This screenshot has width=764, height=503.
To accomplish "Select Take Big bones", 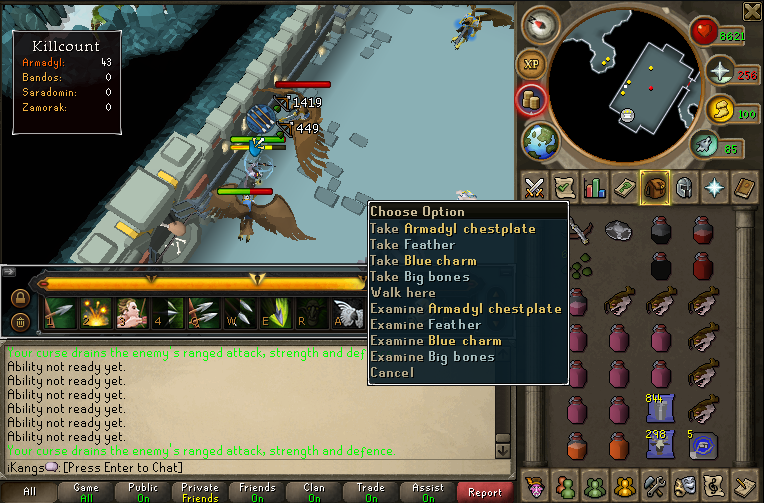I will [419, 277].
